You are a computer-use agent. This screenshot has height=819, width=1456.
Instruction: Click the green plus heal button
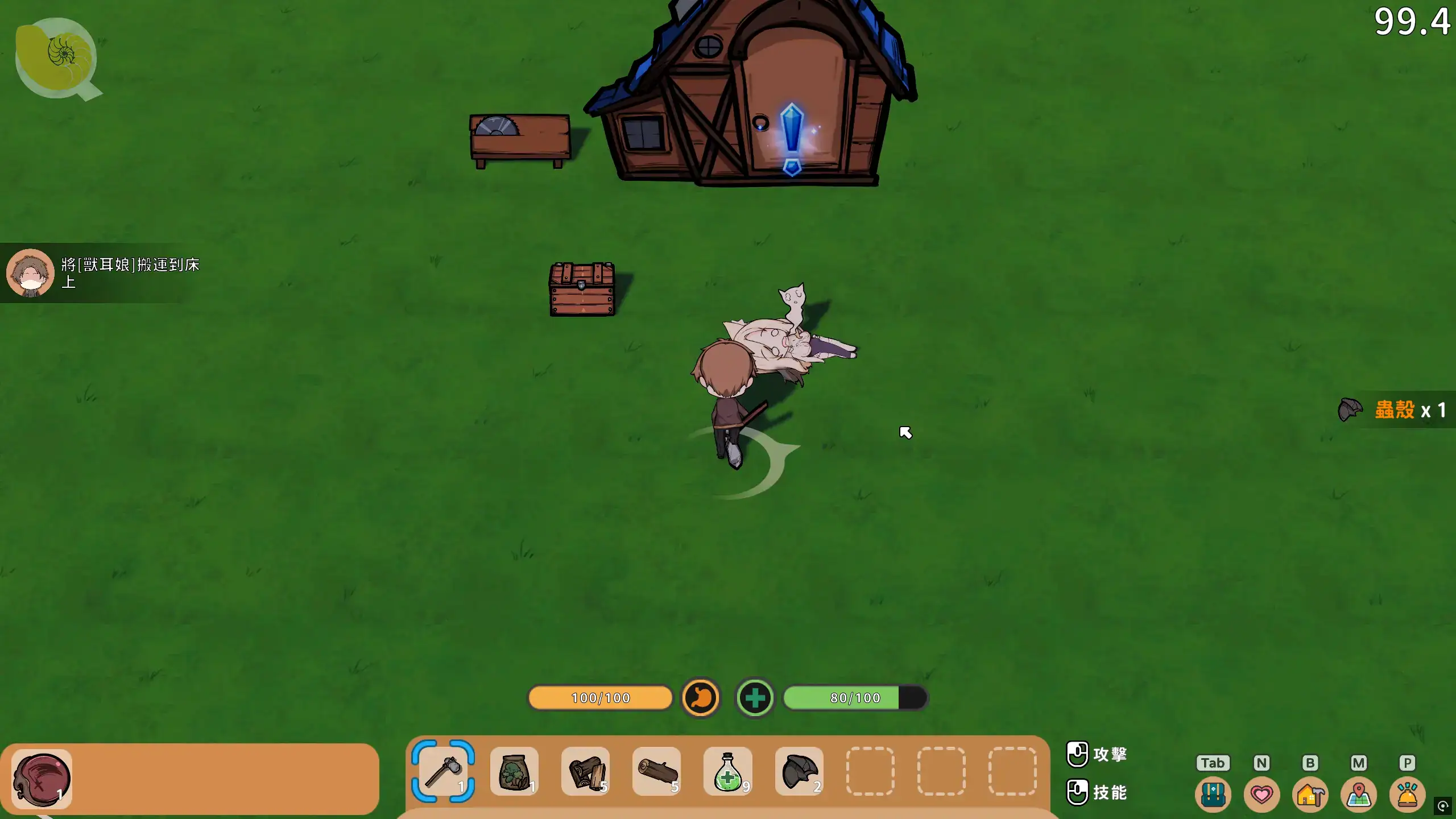(x=755, y=697)
